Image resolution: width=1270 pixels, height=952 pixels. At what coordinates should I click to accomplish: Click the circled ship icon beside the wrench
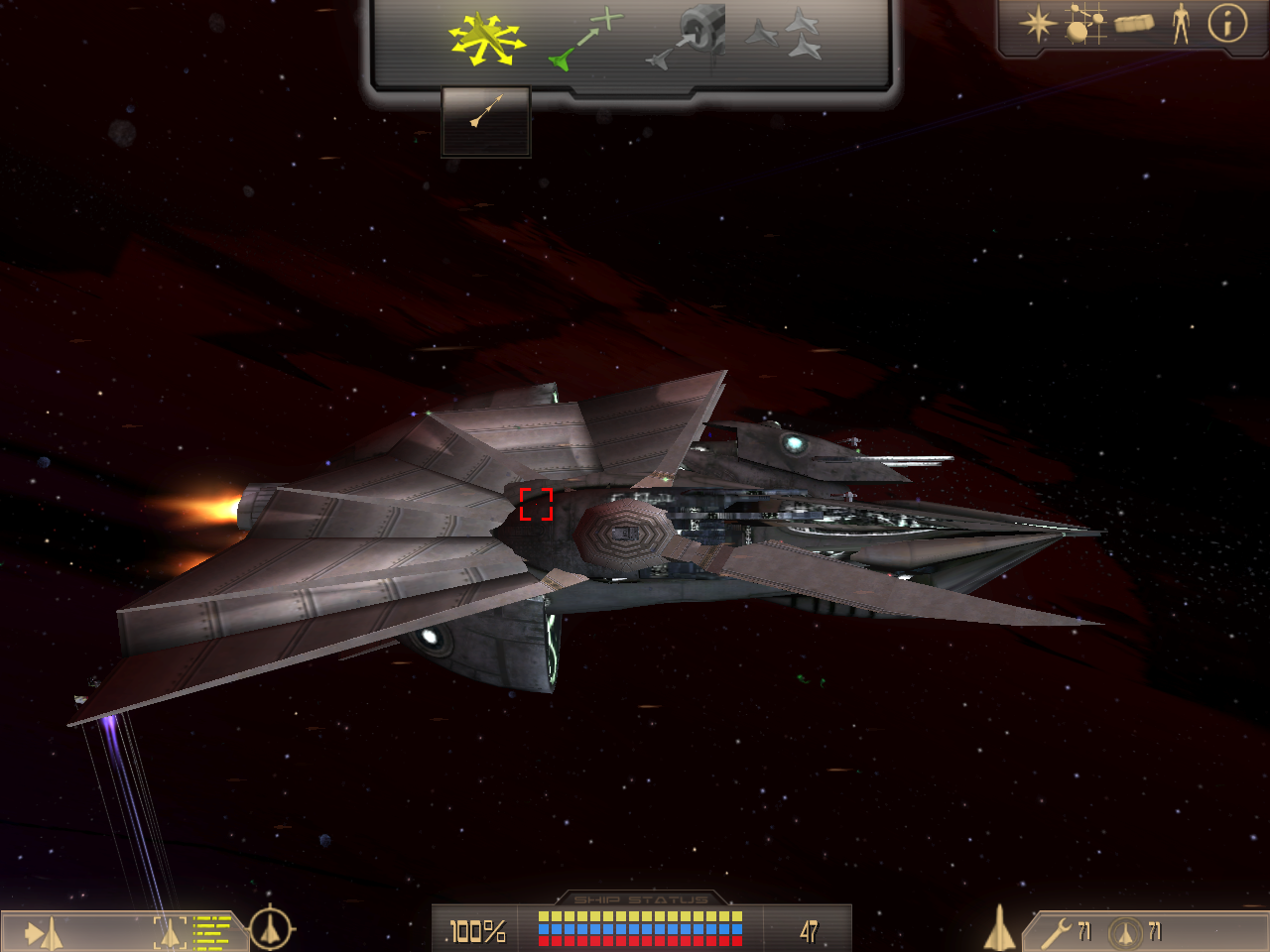point(1125,933)
